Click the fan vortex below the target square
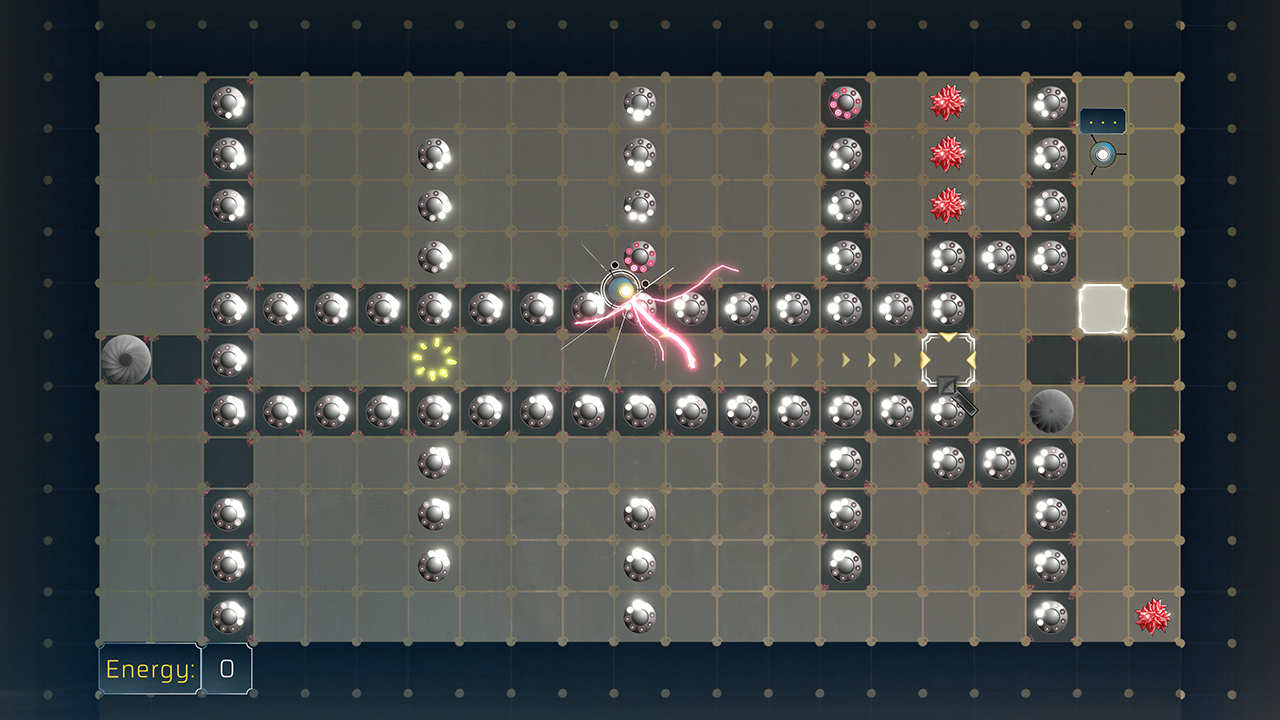 pos(1050,410)
